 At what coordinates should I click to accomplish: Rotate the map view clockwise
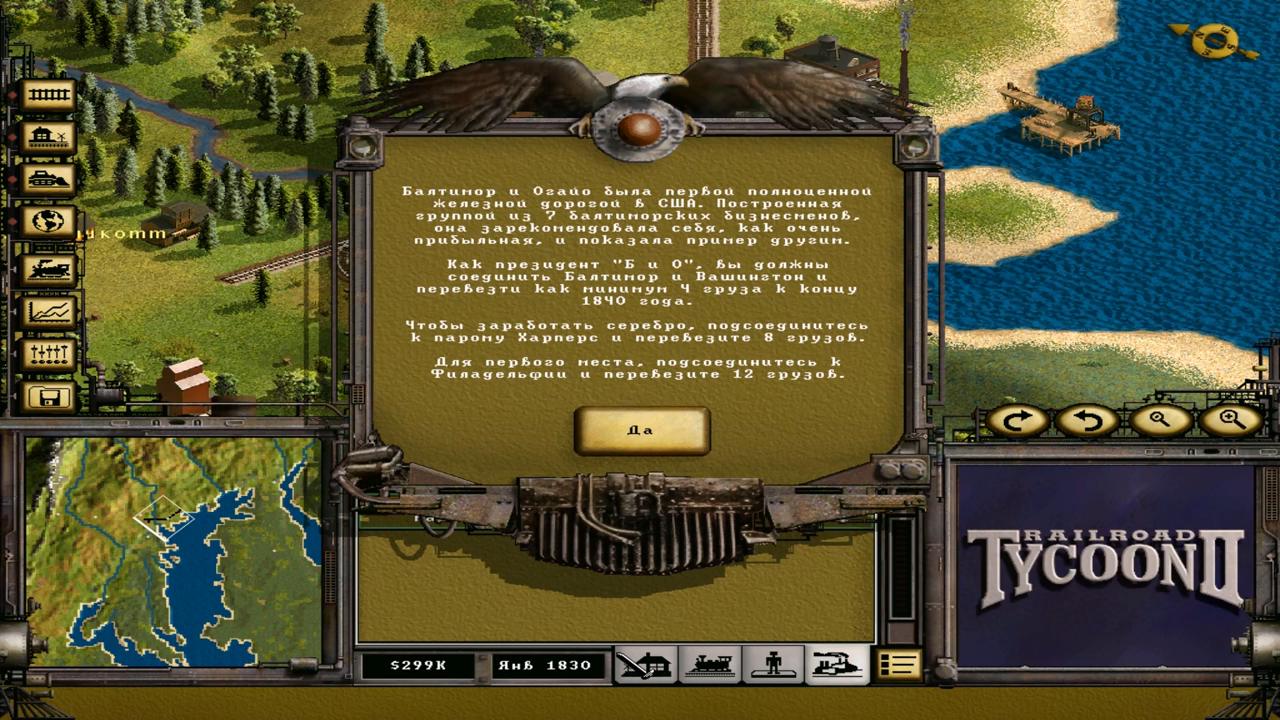point(1018,421)
